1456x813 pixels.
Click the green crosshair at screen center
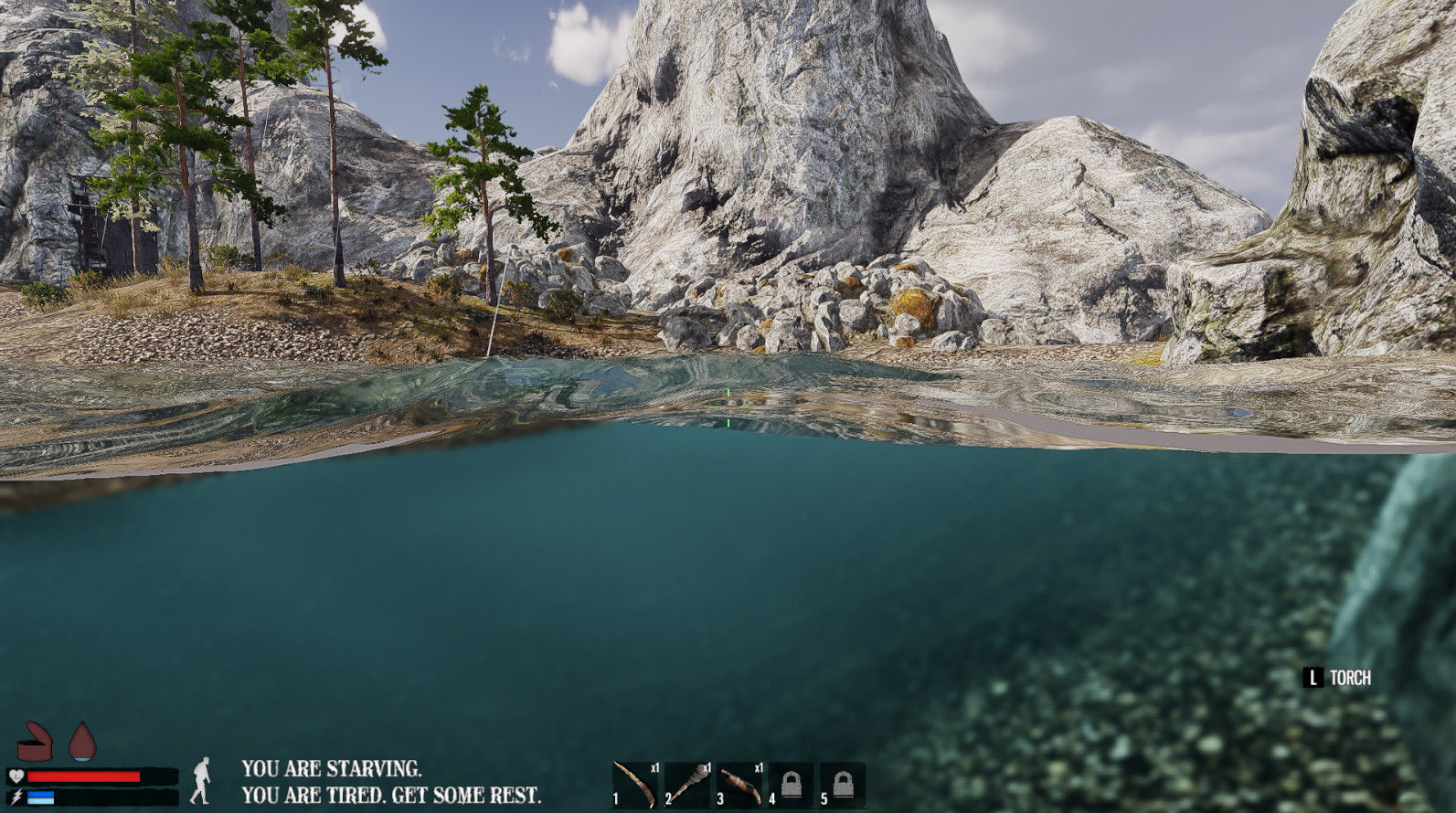[x=728, y=407]
